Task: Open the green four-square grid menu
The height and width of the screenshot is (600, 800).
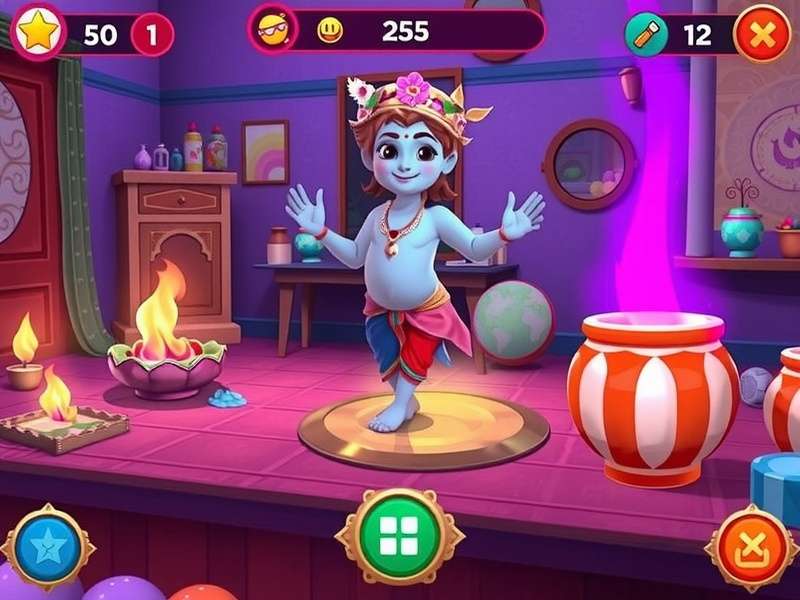Action: pyautogui.click(x=399, y=536)
